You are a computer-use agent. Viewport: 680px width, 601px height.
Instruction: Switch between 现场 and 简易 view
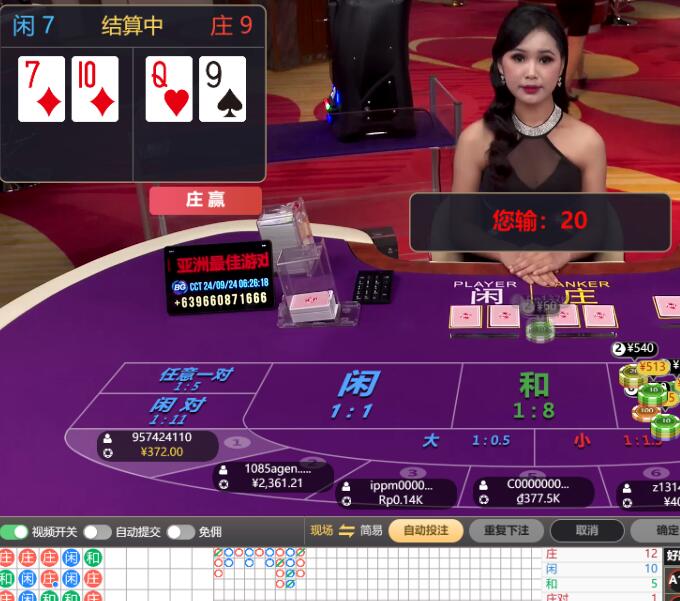point(347,531)
